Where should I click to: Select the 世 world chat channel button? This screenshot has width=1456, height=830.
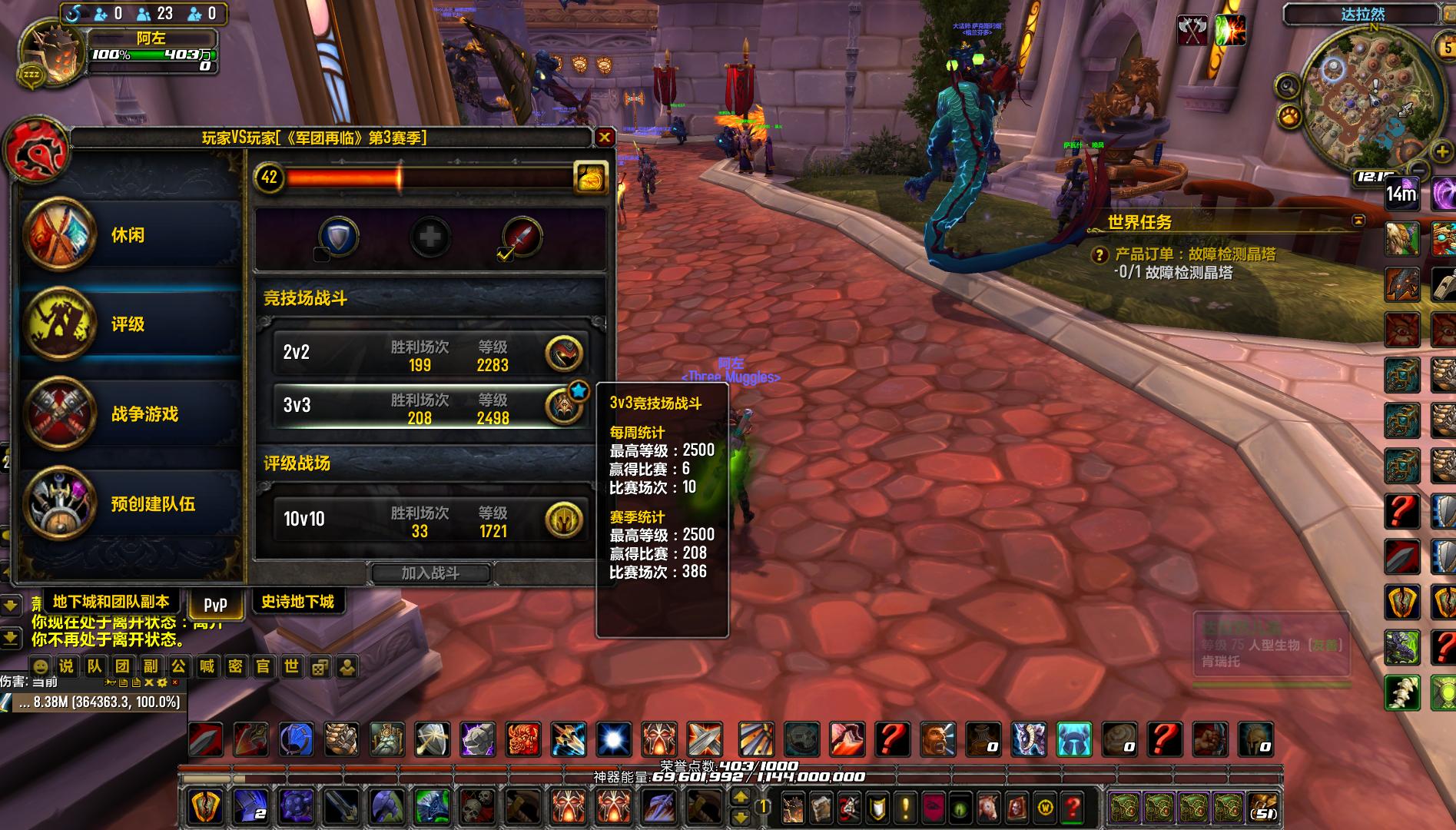(x=291, y=666)
